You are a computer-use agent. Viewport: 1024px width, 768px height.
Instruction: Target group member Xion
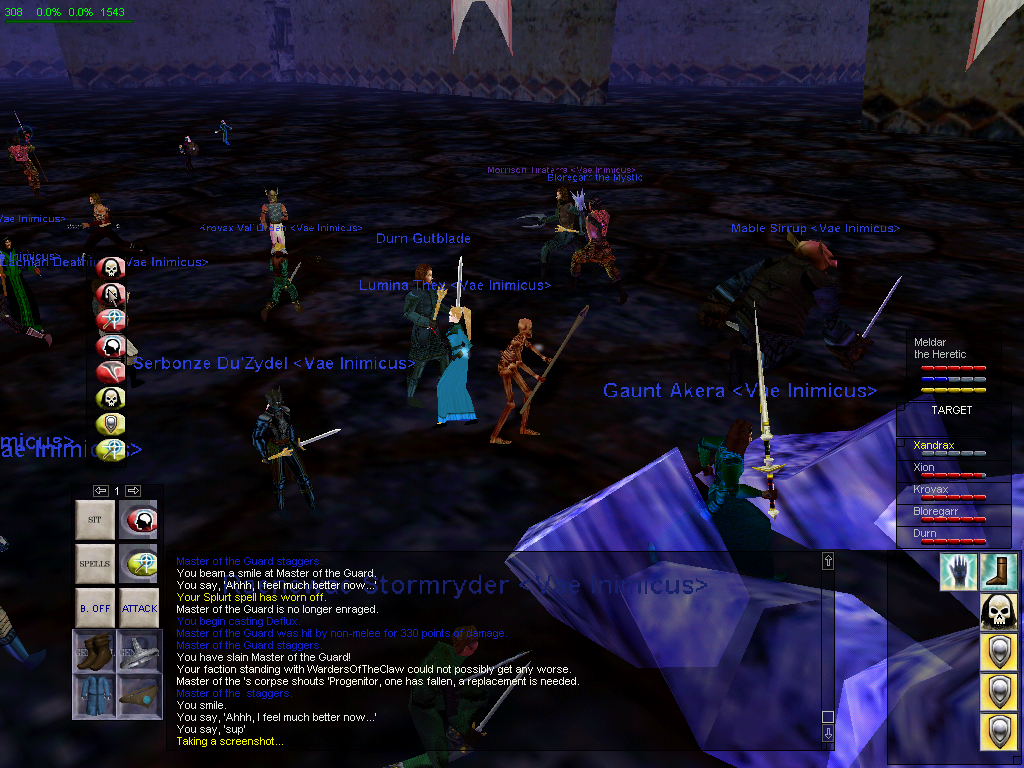coord(924,467)
